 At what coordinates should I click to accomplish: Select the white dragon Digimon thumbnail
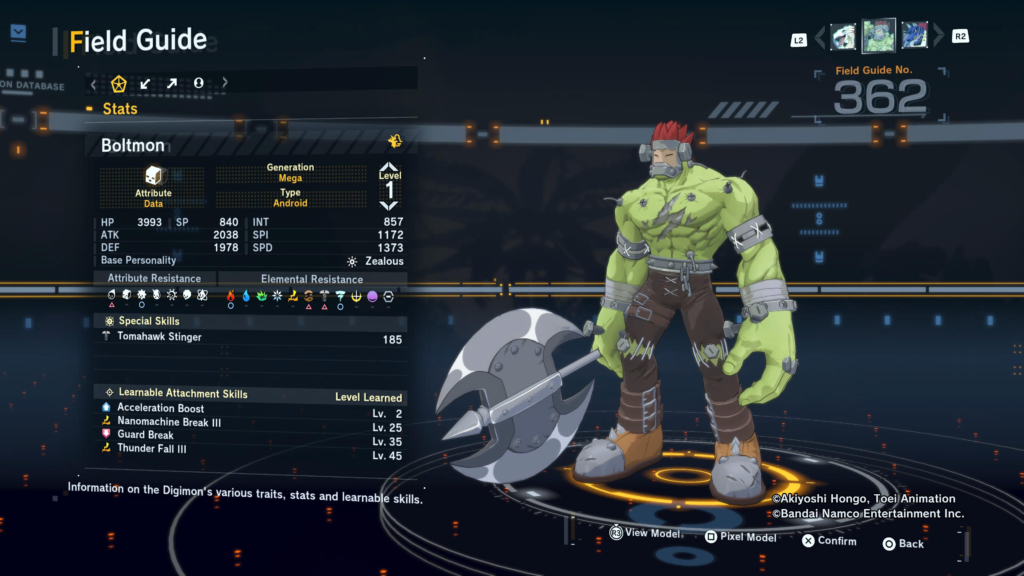[843, 37]
